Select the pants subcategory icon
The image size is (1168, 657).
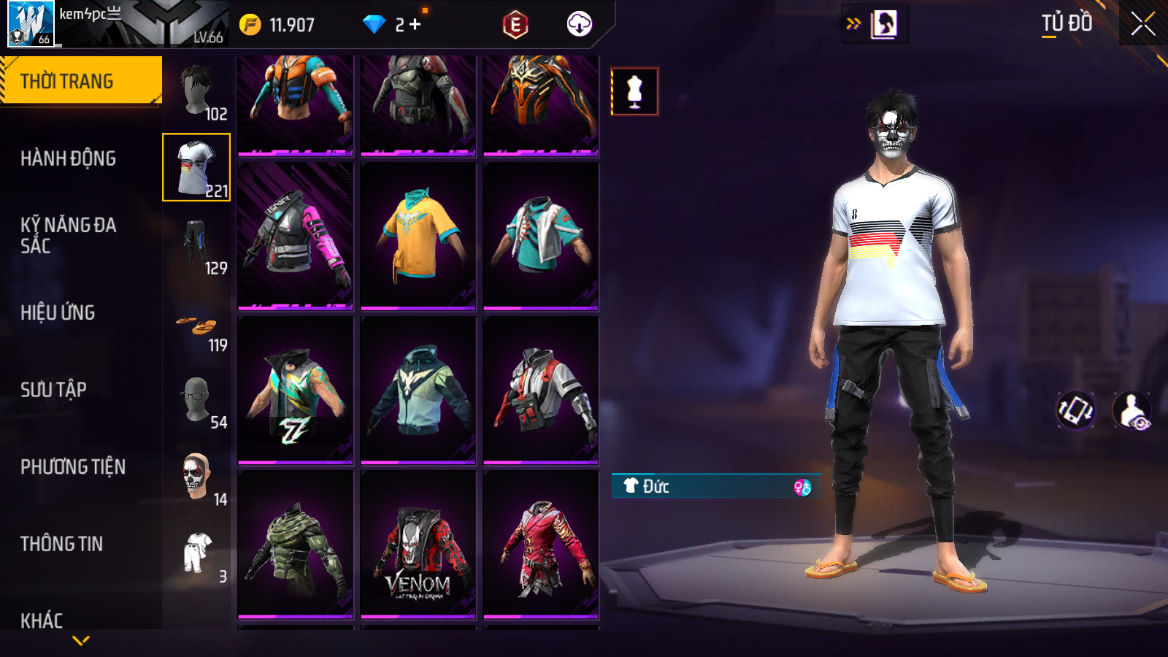coord(197,245)
